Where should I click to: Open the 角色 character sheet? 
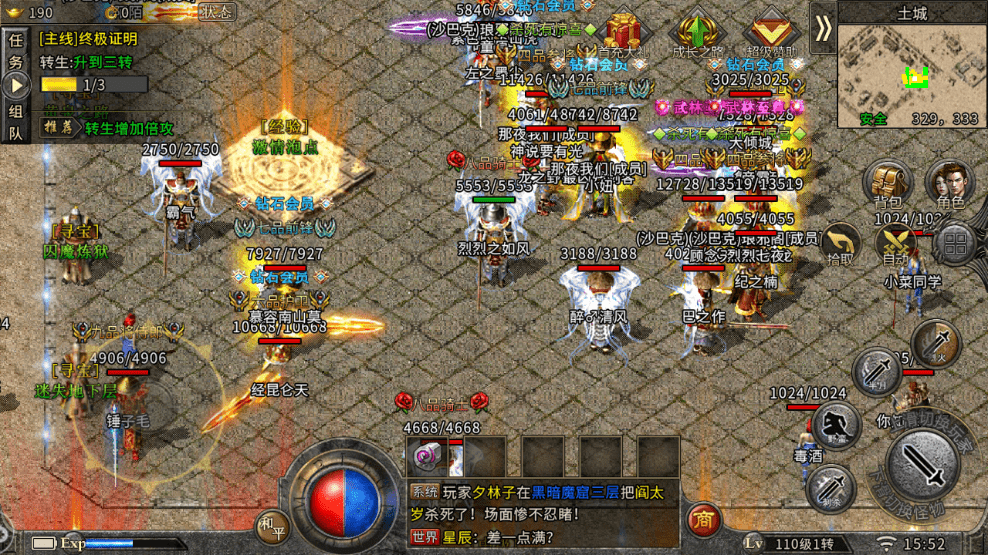947,184
